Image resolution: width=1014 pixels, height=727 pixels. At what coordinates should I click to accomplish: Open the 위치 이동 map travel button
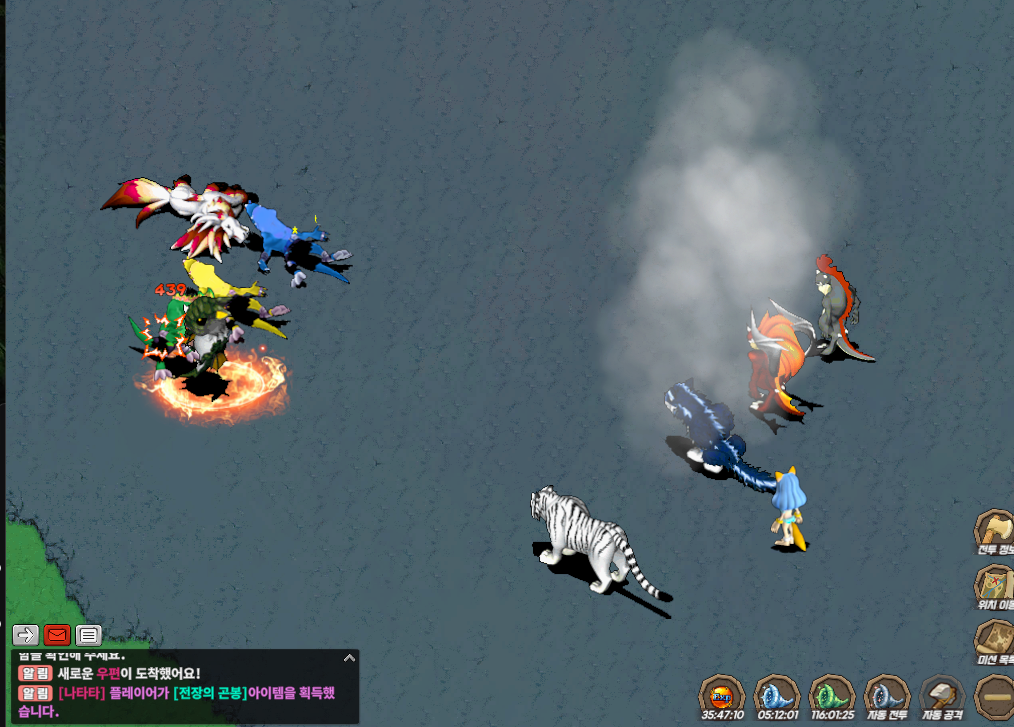(x=994, y=585)
